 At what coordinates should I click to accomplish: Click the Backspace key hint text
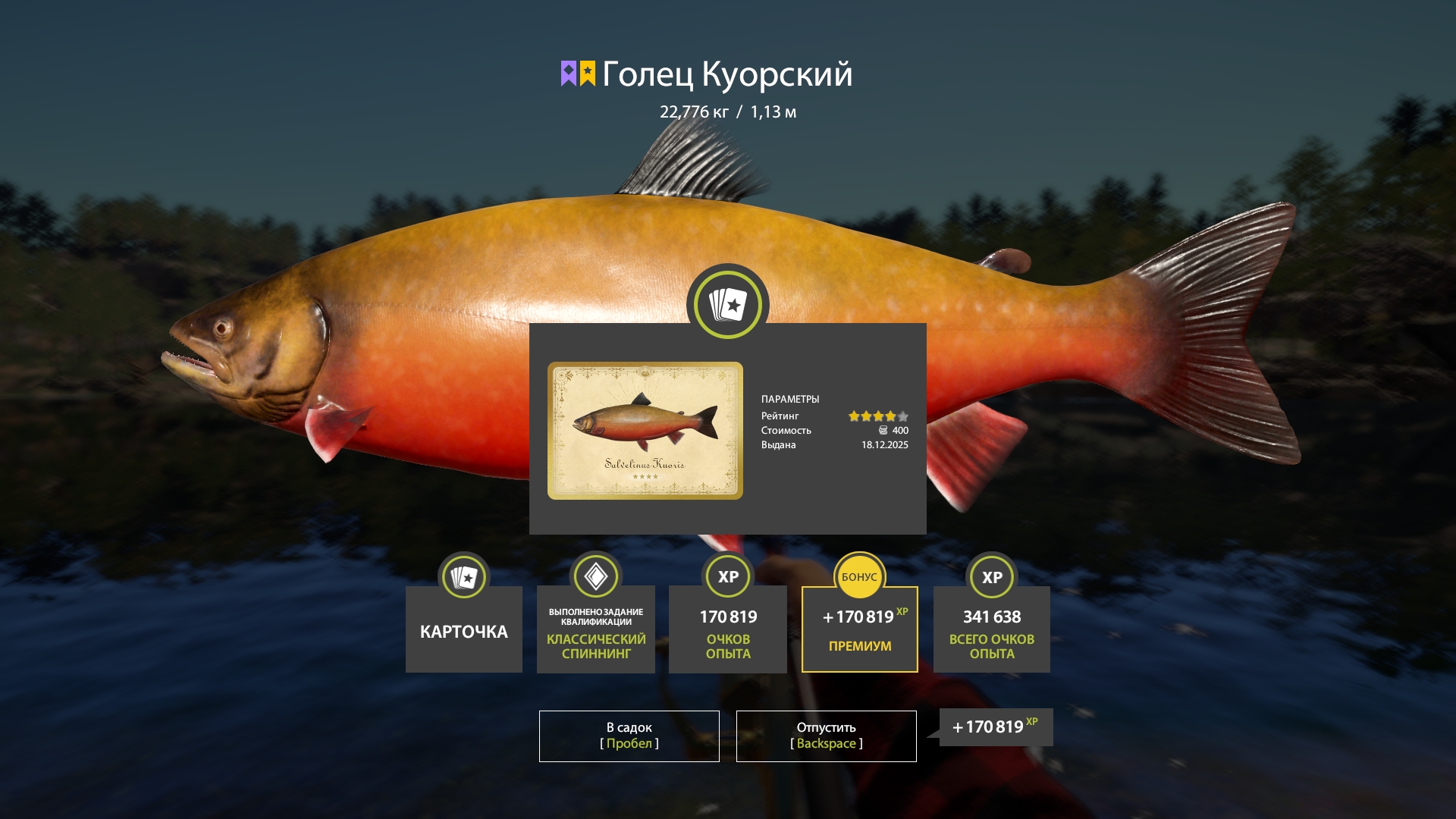[x=826, y=744]
